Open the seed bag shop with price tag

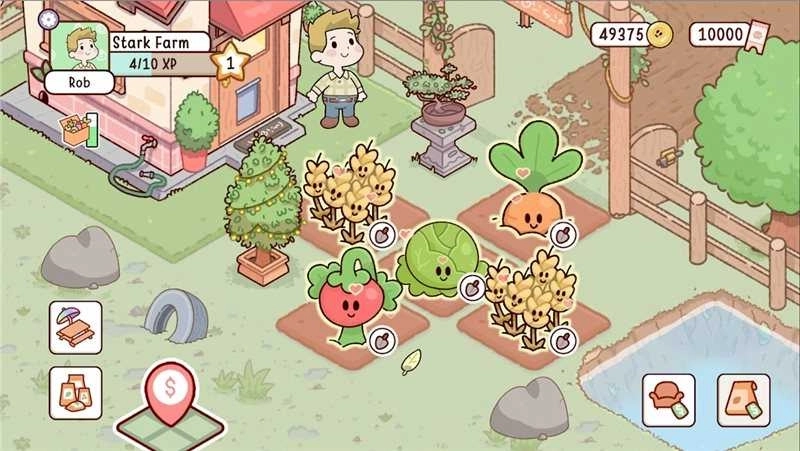pyautogui.click(x=743, y=399)
